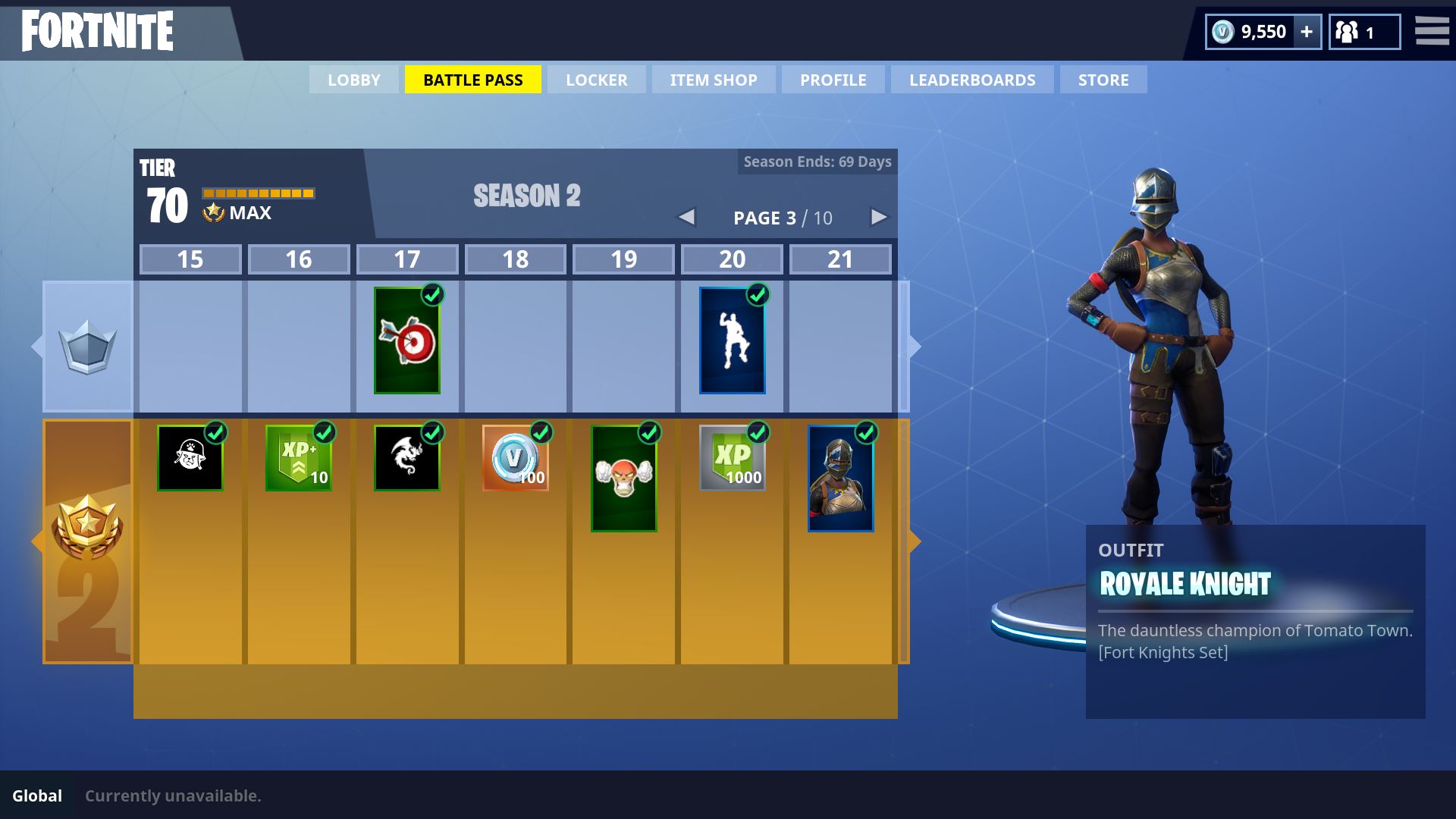Image resolution: width=1456 pixels, height=819 pixels.
Task: Open the hamburger main menu
Action: [1432, 31]
